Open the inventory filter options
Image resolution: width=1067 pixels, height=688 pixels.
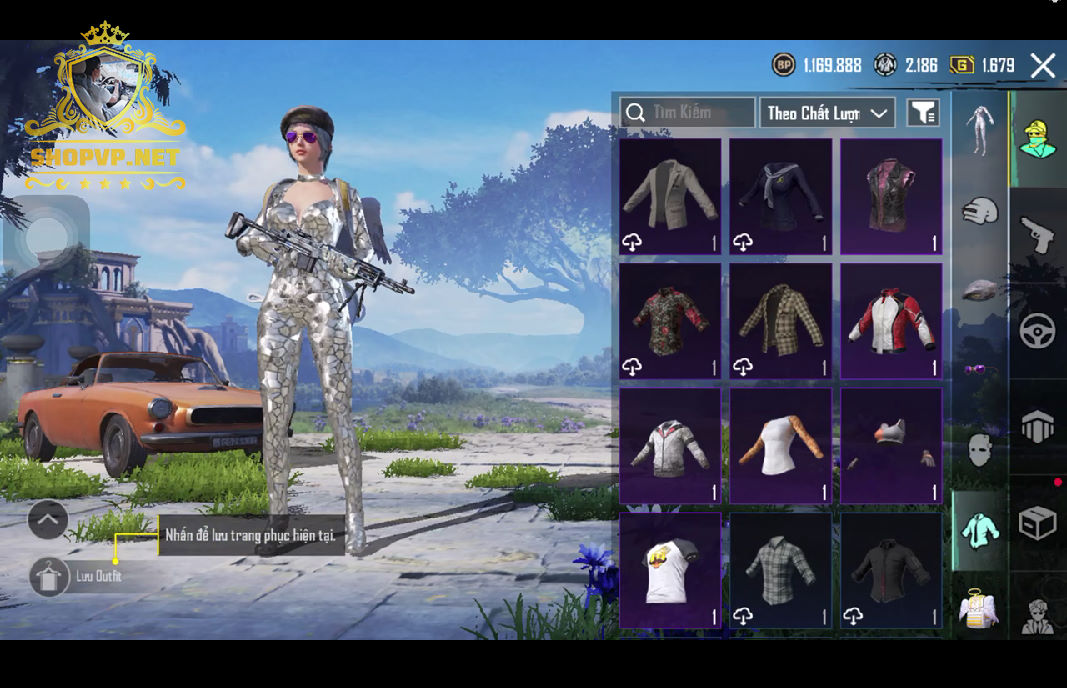(x=923, y=113)
